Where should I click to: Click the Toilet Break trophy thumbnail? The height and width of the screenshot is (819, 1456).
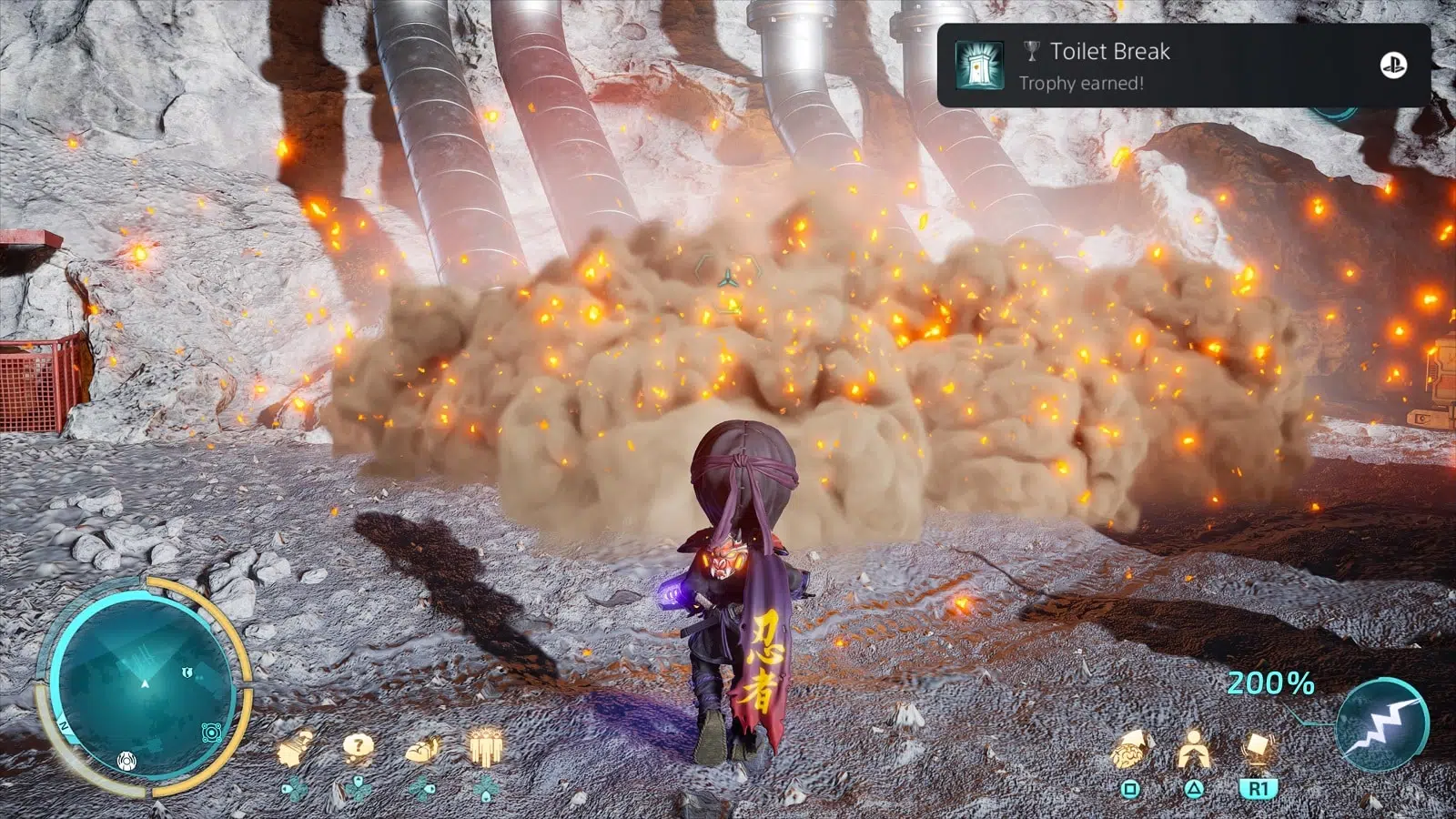coord(979,66)
